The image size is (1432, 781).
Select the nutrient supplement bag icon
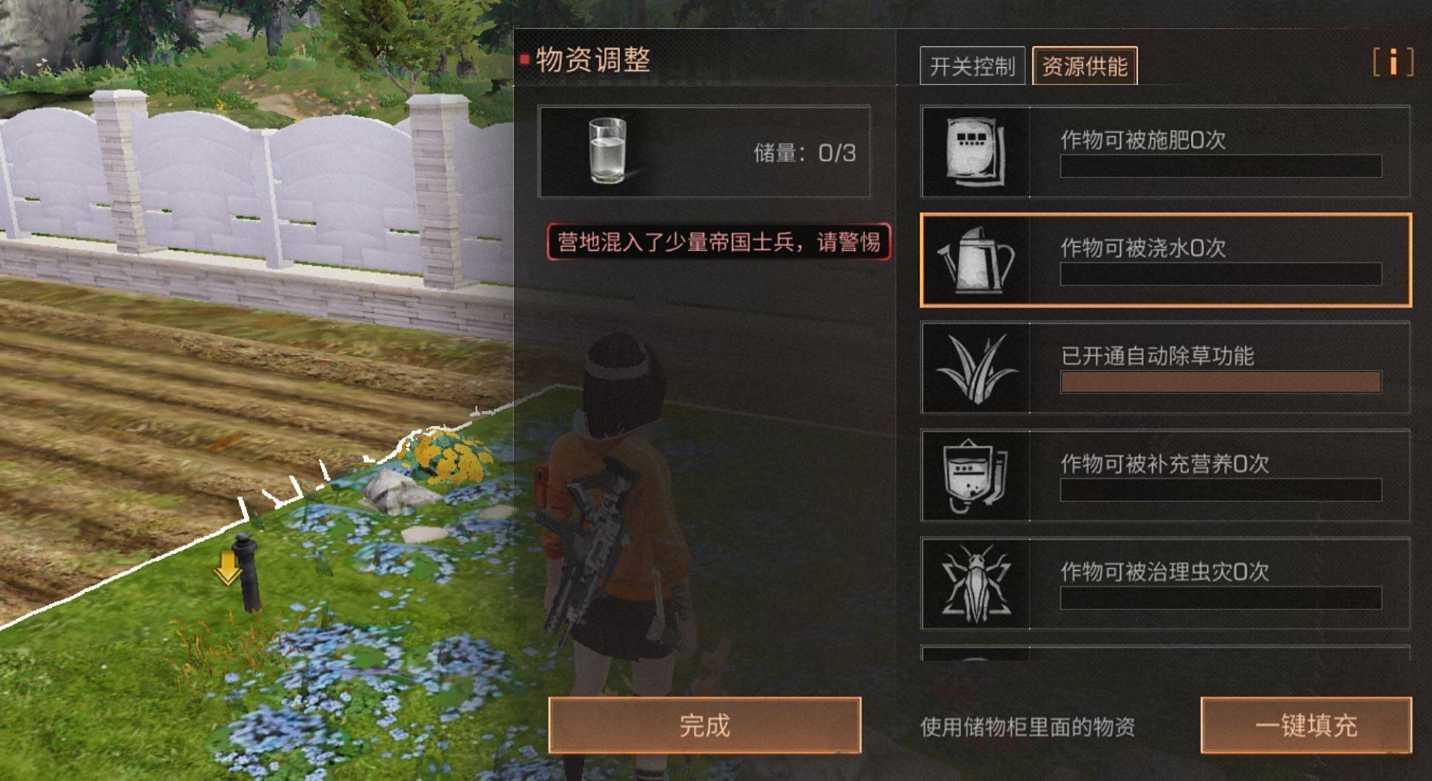point(974,476)
